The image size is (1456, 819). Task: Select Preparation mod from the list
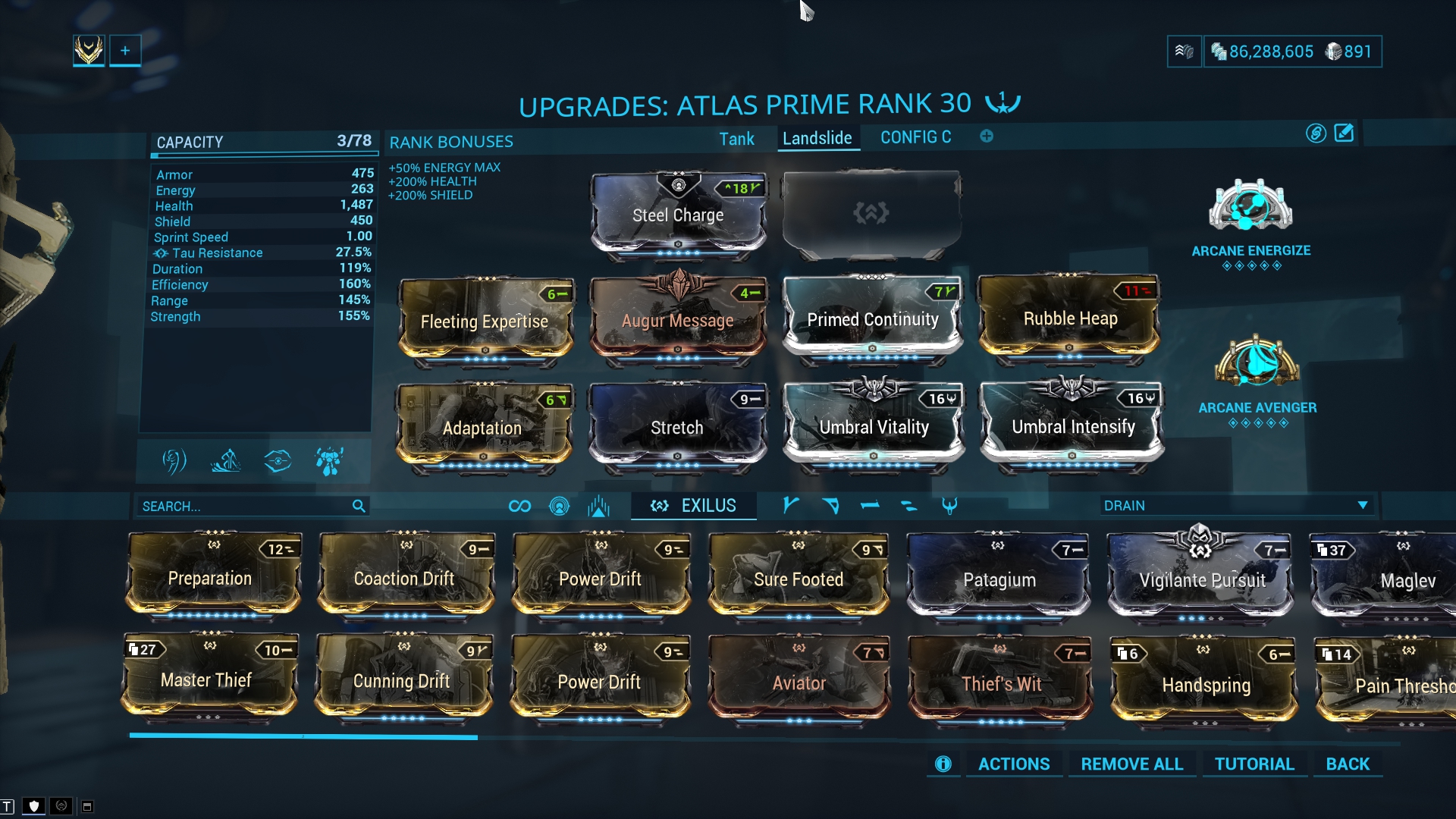210,578
